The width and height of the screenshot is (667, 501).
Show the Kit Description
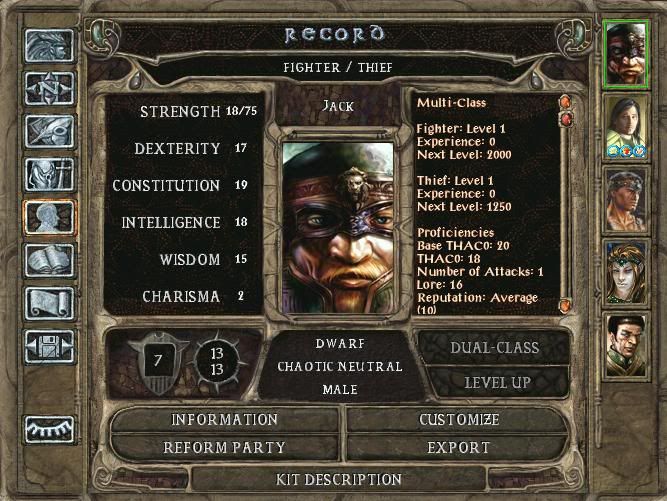coord(339,480)
